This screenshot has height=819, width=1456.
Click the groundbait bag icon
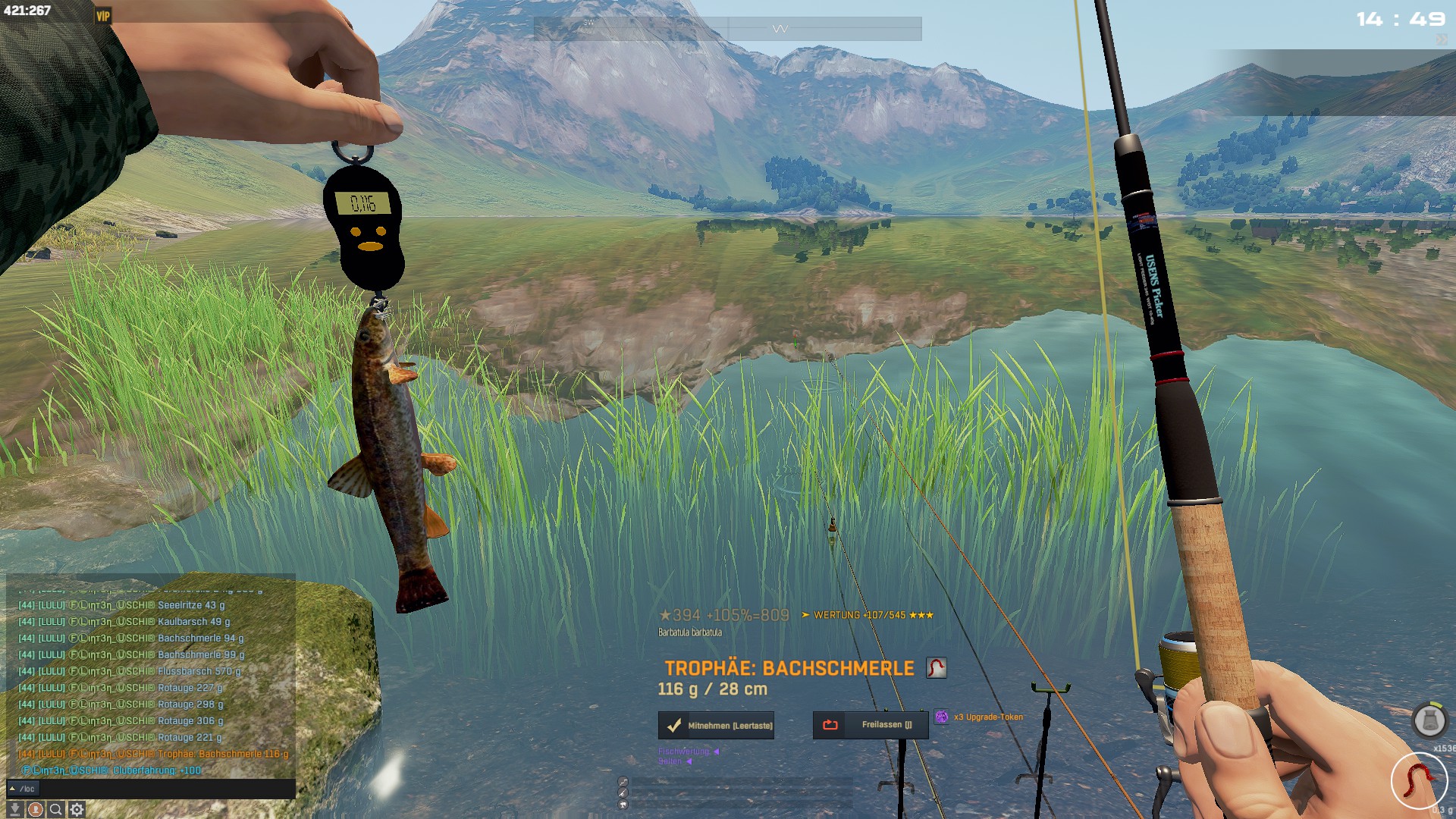coord(1429,720)
